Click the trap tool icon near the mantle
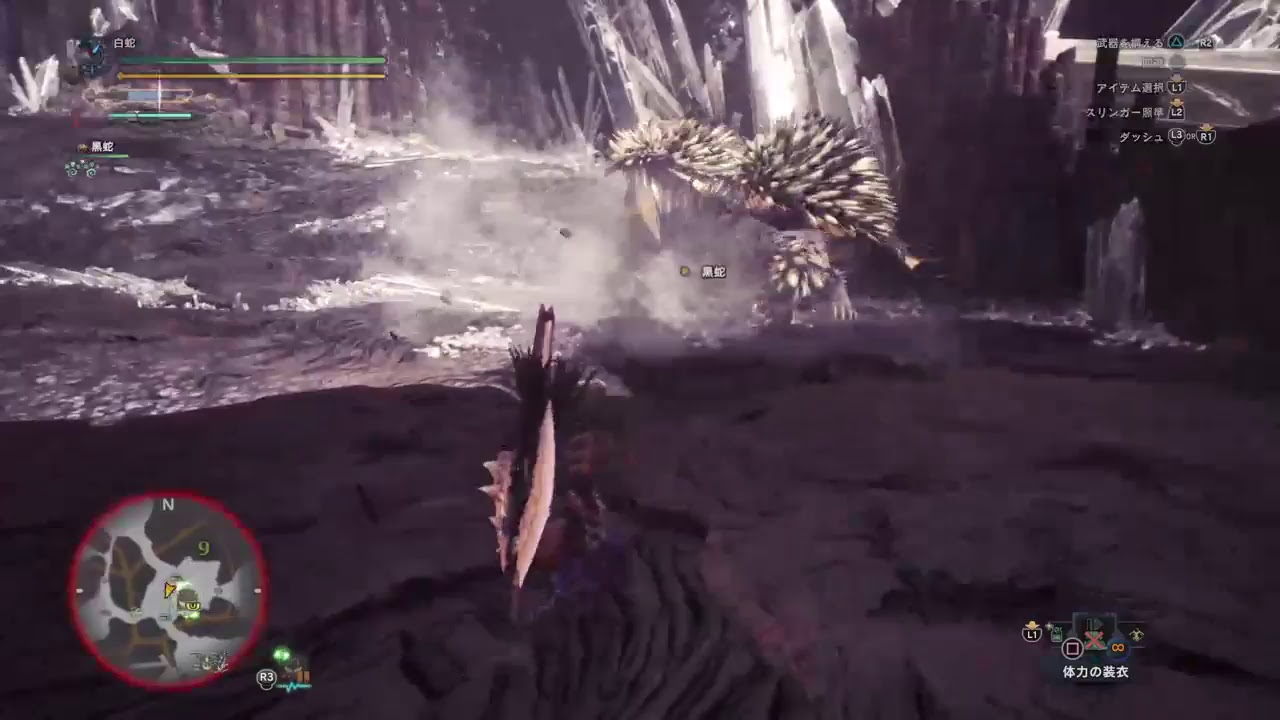Viewport: 1280px width, 720px height. [x=1056, y=632]
